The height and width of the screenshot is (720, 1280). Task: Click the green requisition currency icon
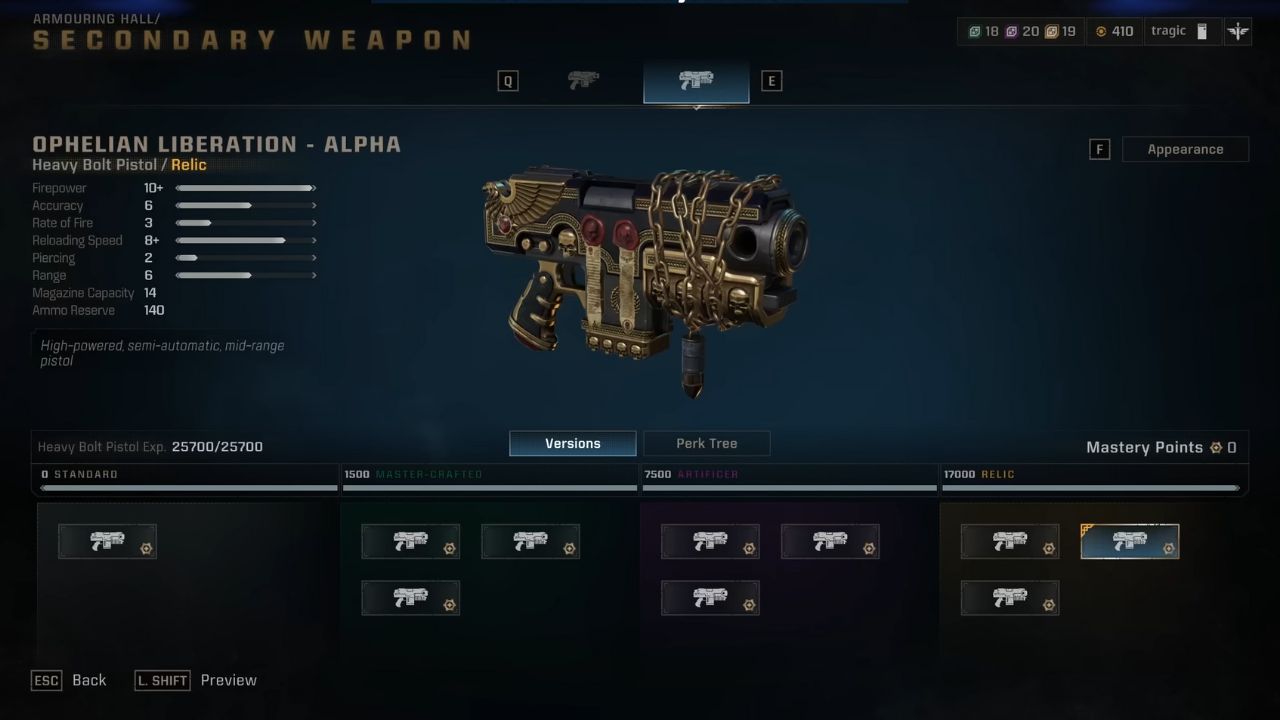point(975,31)
